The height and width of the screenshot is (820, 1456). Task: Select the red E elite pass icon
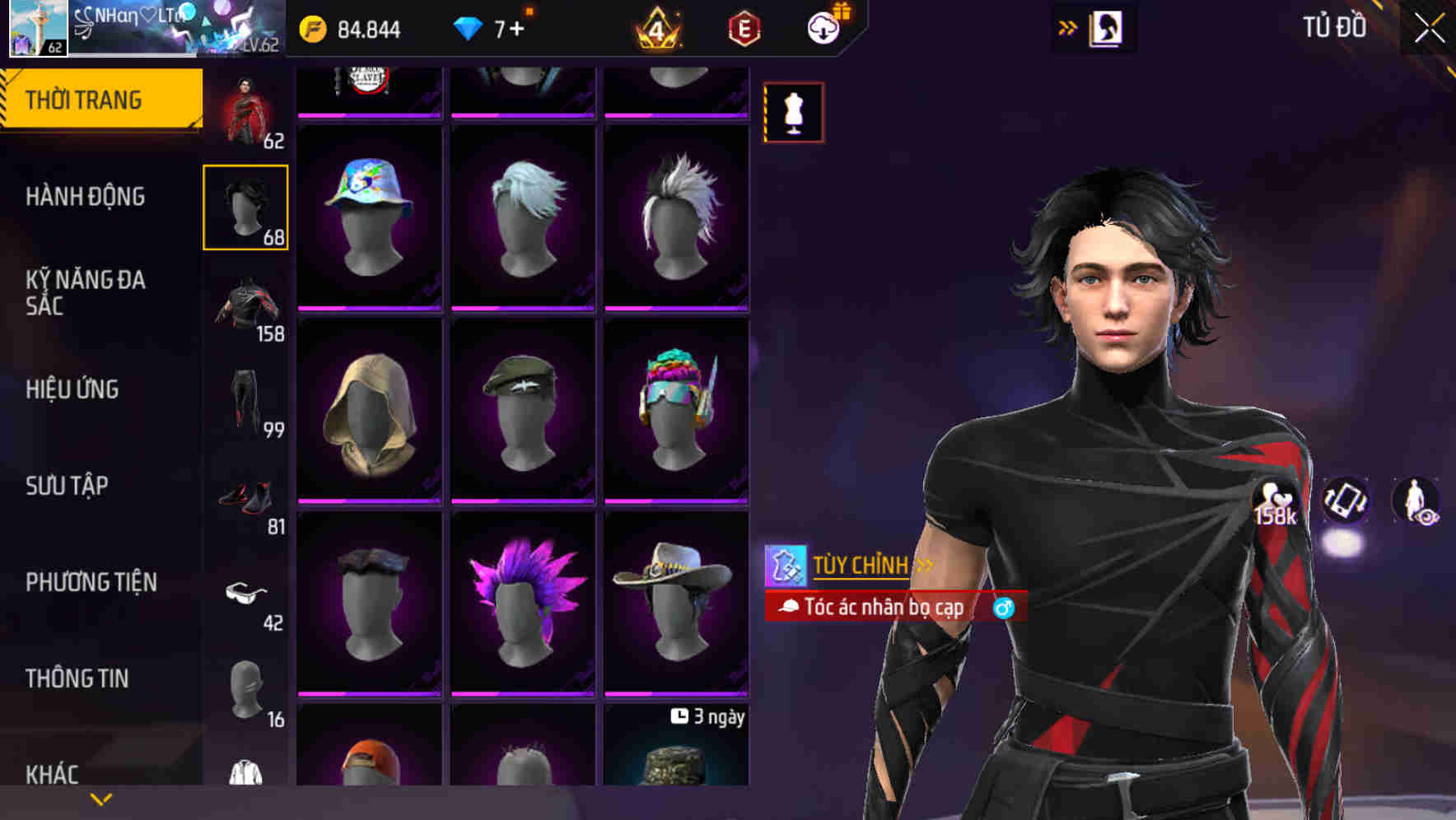742,27
